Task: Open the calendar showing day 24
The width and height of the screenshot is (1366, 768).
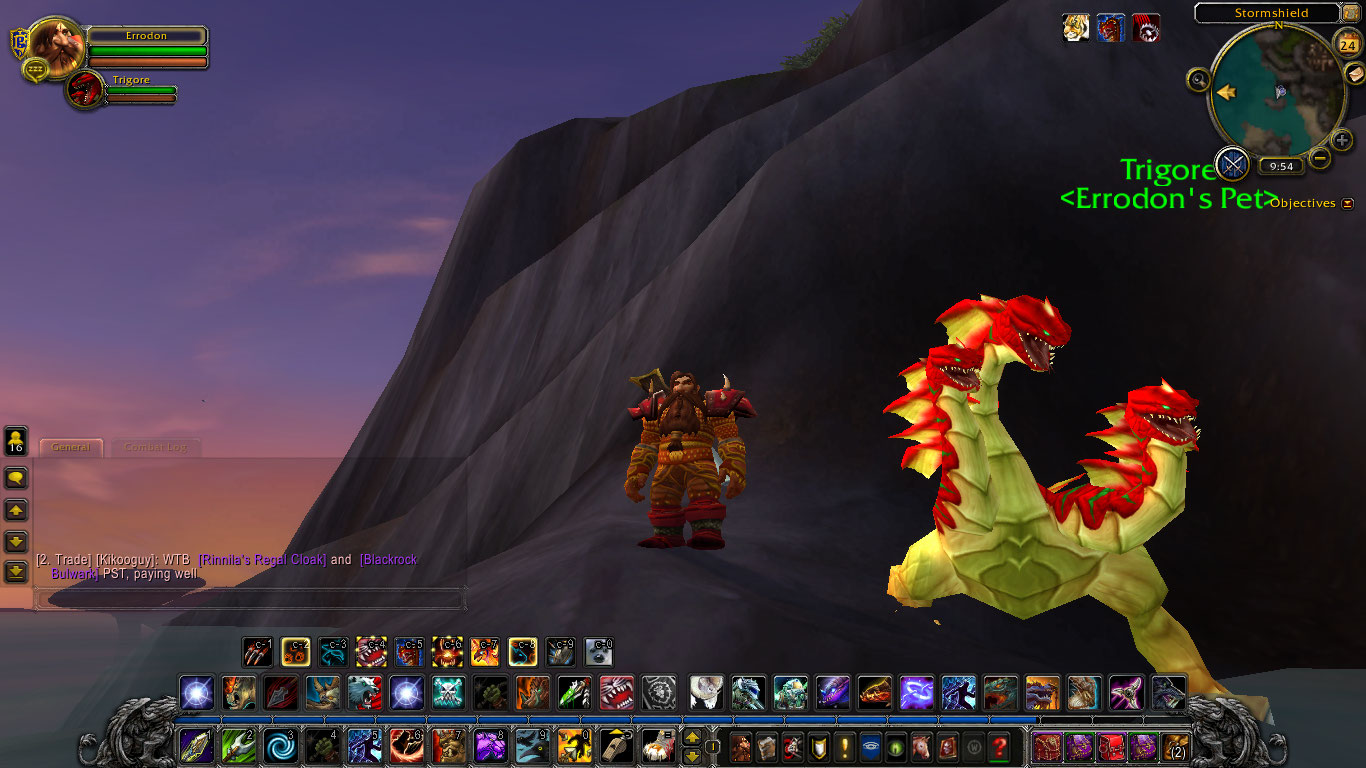Action: (1346, 44)
